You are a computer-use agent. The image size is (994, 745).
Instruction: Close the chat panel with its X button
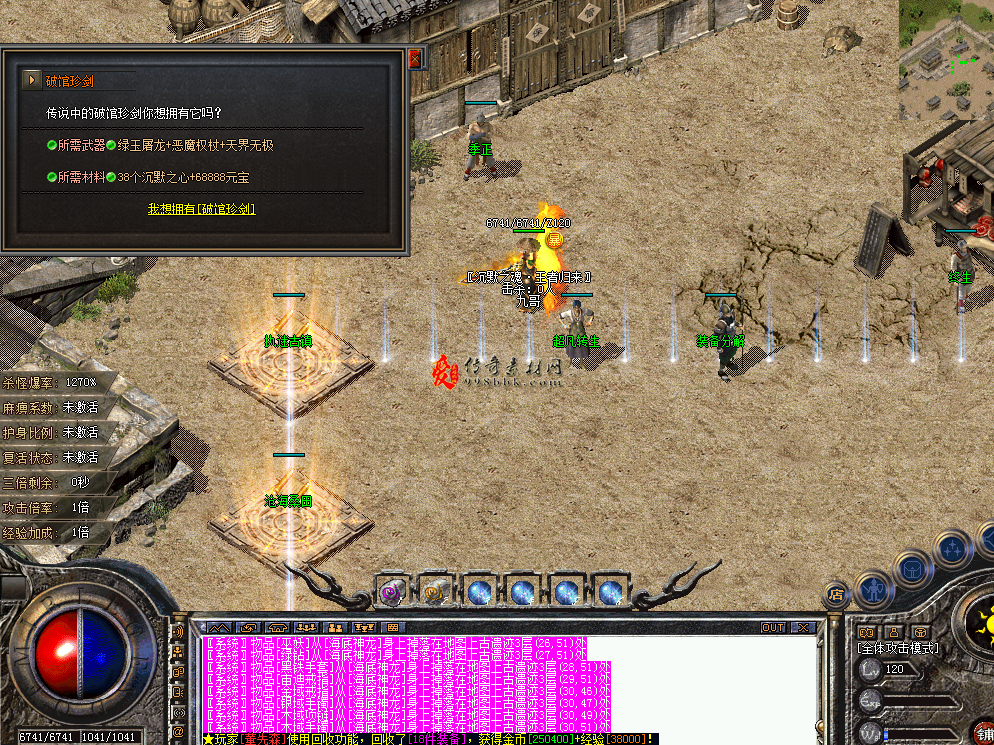pyautogui.click(x=801, y=627)
